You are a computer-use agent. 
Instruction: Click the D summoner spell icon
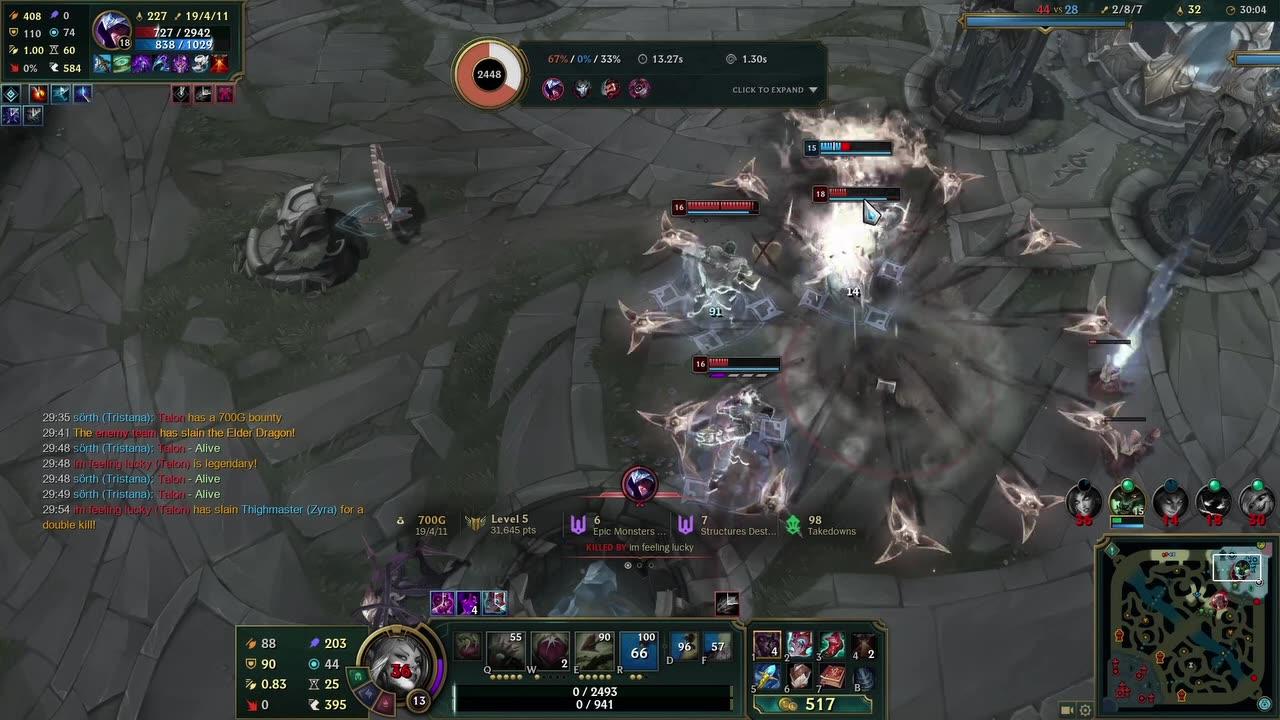pos(685,647)
